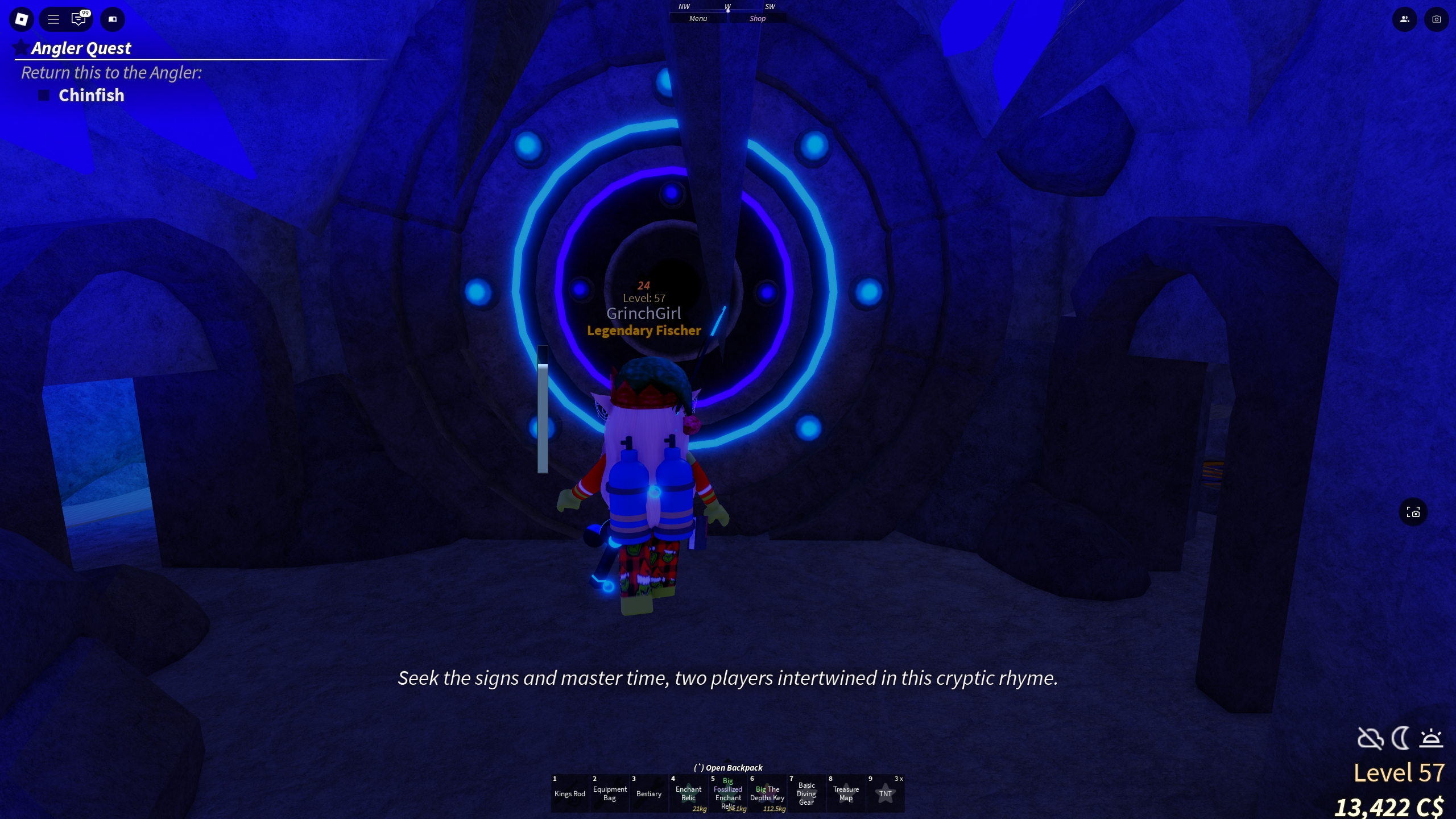
Task: Open the Shop from the compass bar
Action: [x=758, y=18]
